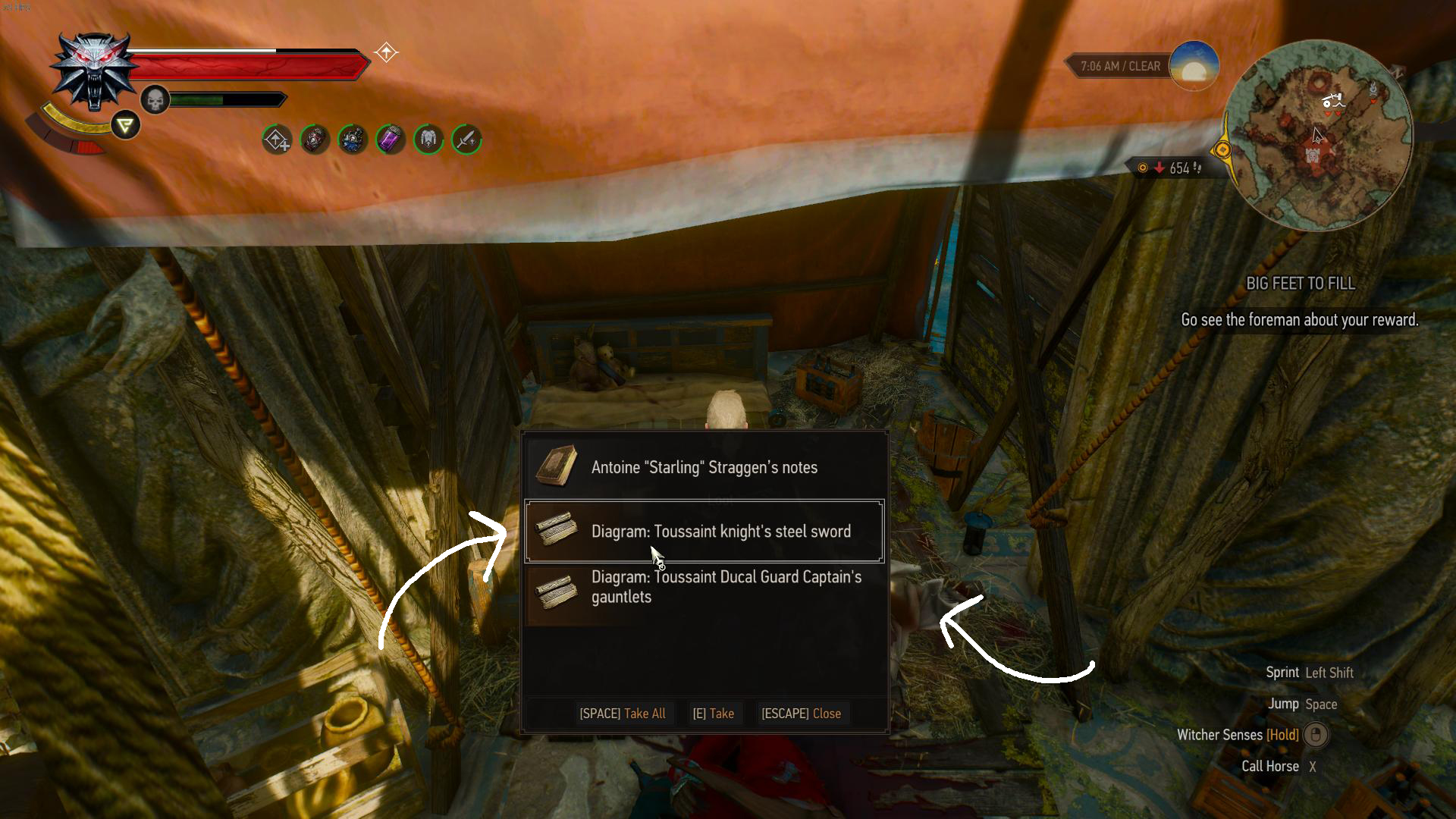Click the skull toxicity icon
This screenshot has width=1456, height=819.
pyautogui.click(x=155, y=100)
